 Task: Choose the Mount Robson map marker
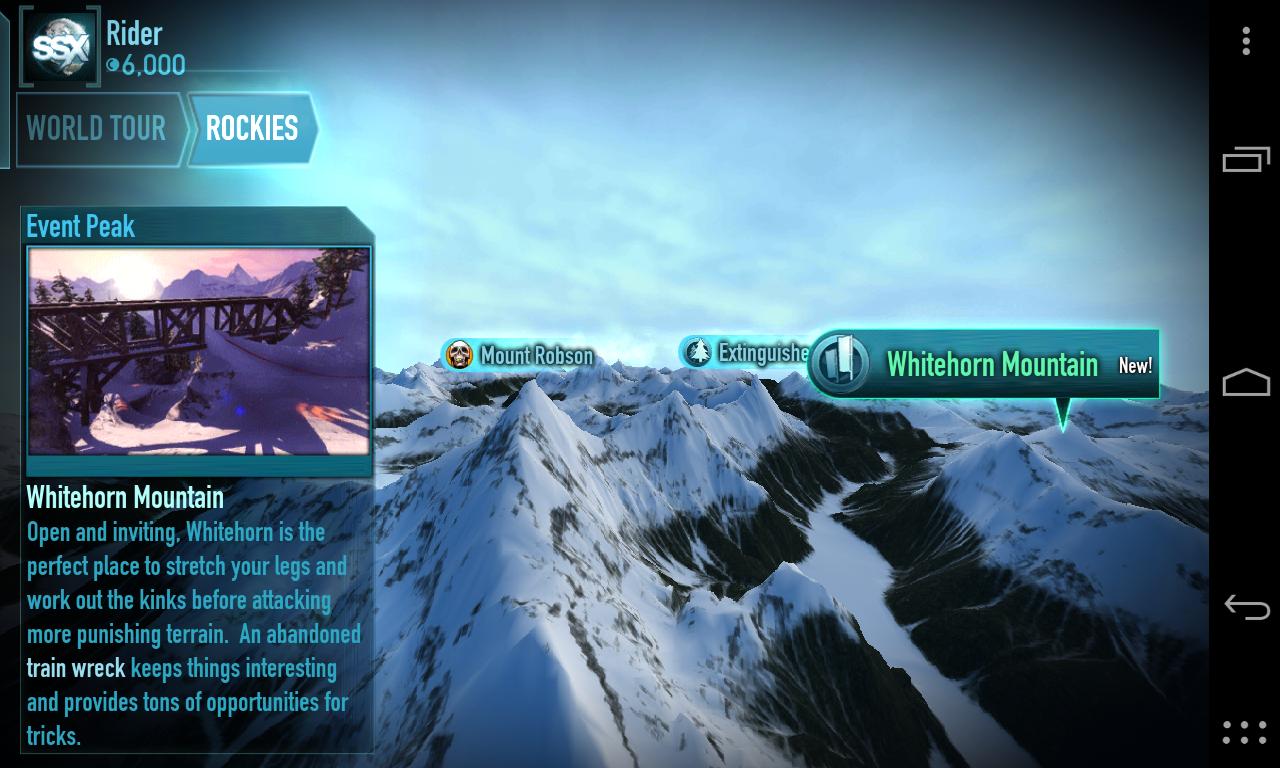(519, 355)
